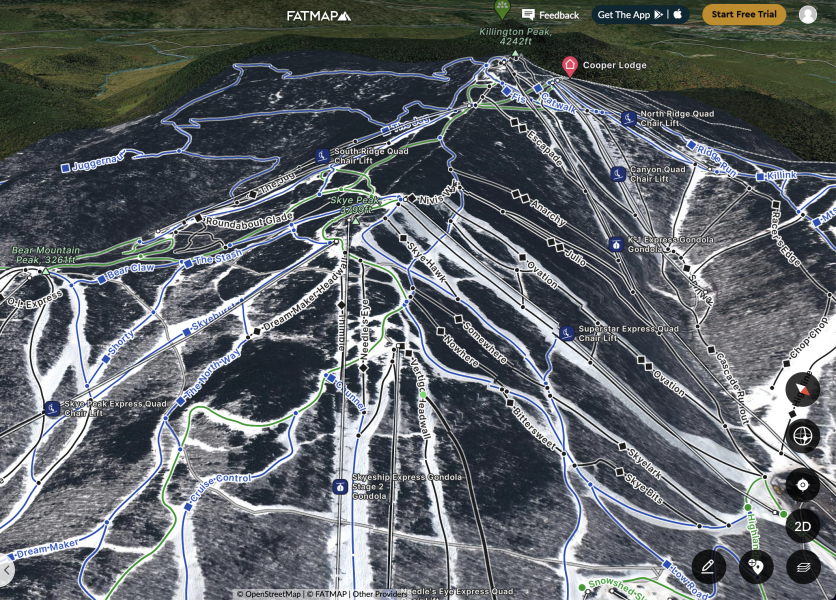Switch the map to 2D view
Image resolution: width=836 pixels, height=600 pixels.
tap(802, 526)
